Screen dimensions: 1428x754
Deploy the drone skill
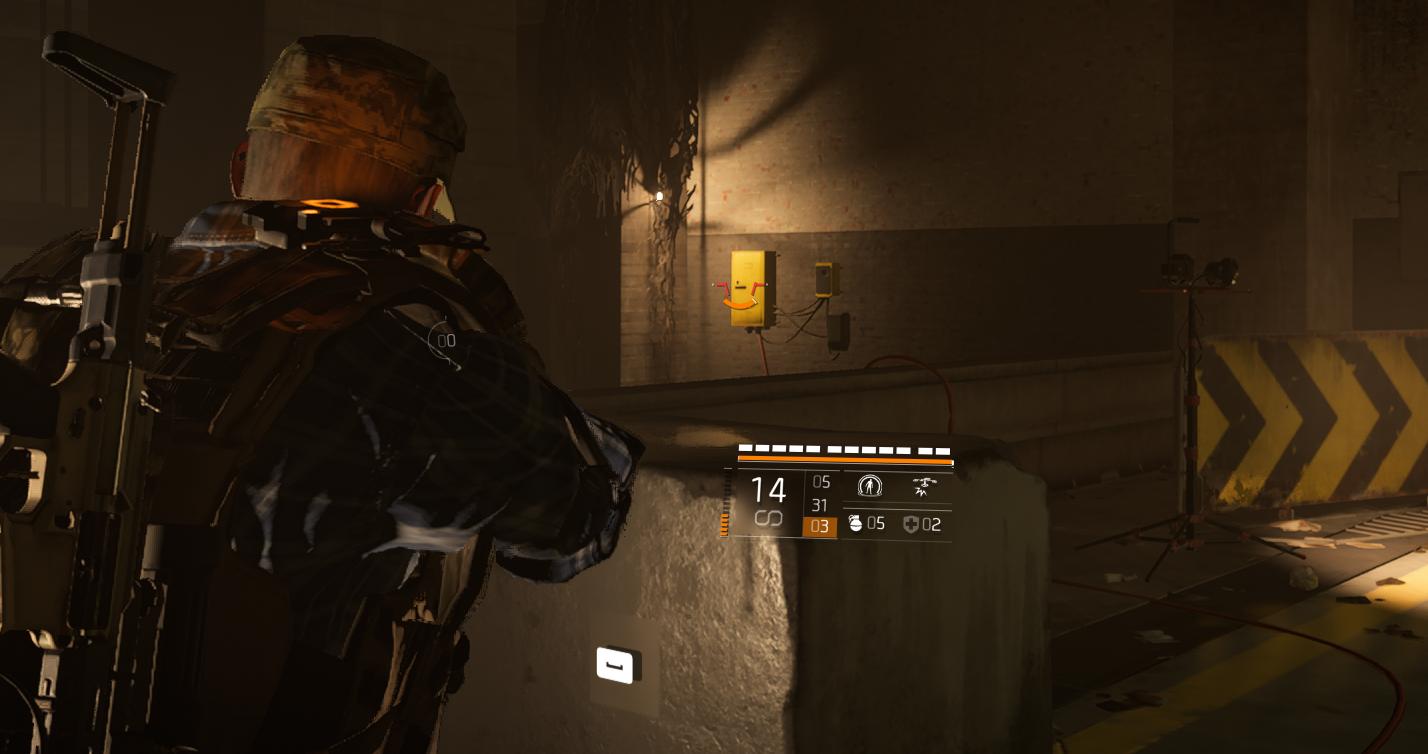(924, 487)
